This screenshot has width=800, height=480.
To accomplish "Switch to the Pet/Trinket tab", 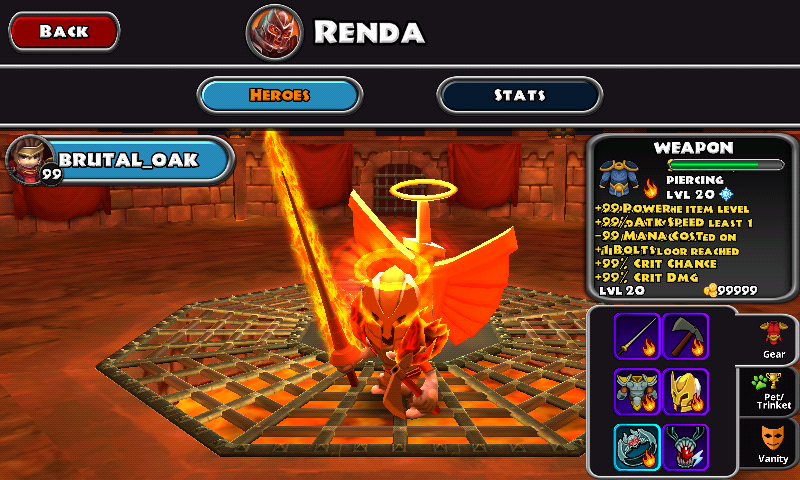I will [772, 392].
